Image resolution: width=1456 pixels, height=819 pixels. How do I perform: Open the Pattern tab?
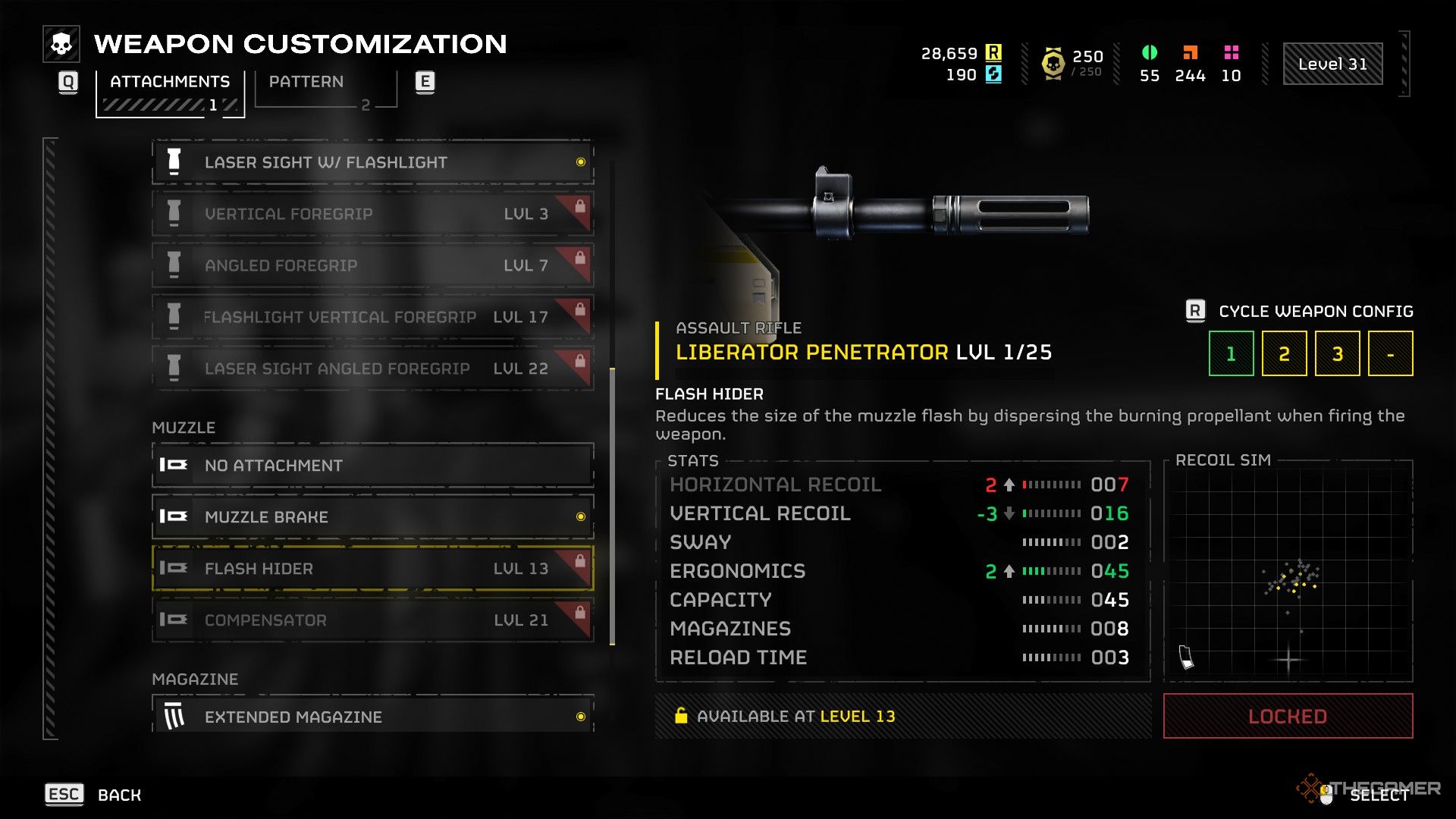306,82
